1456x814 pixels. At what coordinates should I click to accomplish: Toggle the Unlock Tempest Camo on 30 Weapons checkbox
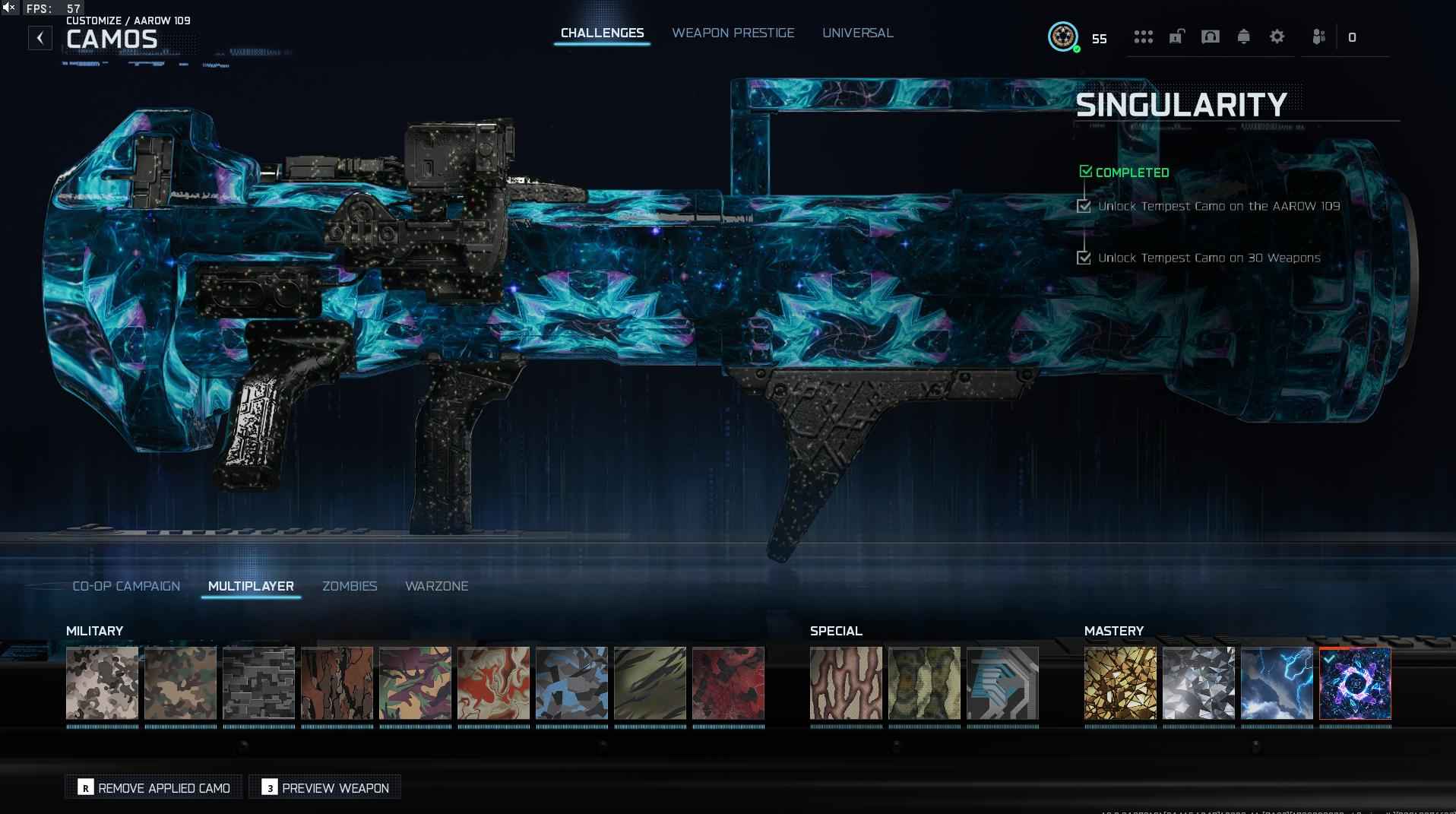1084,258
